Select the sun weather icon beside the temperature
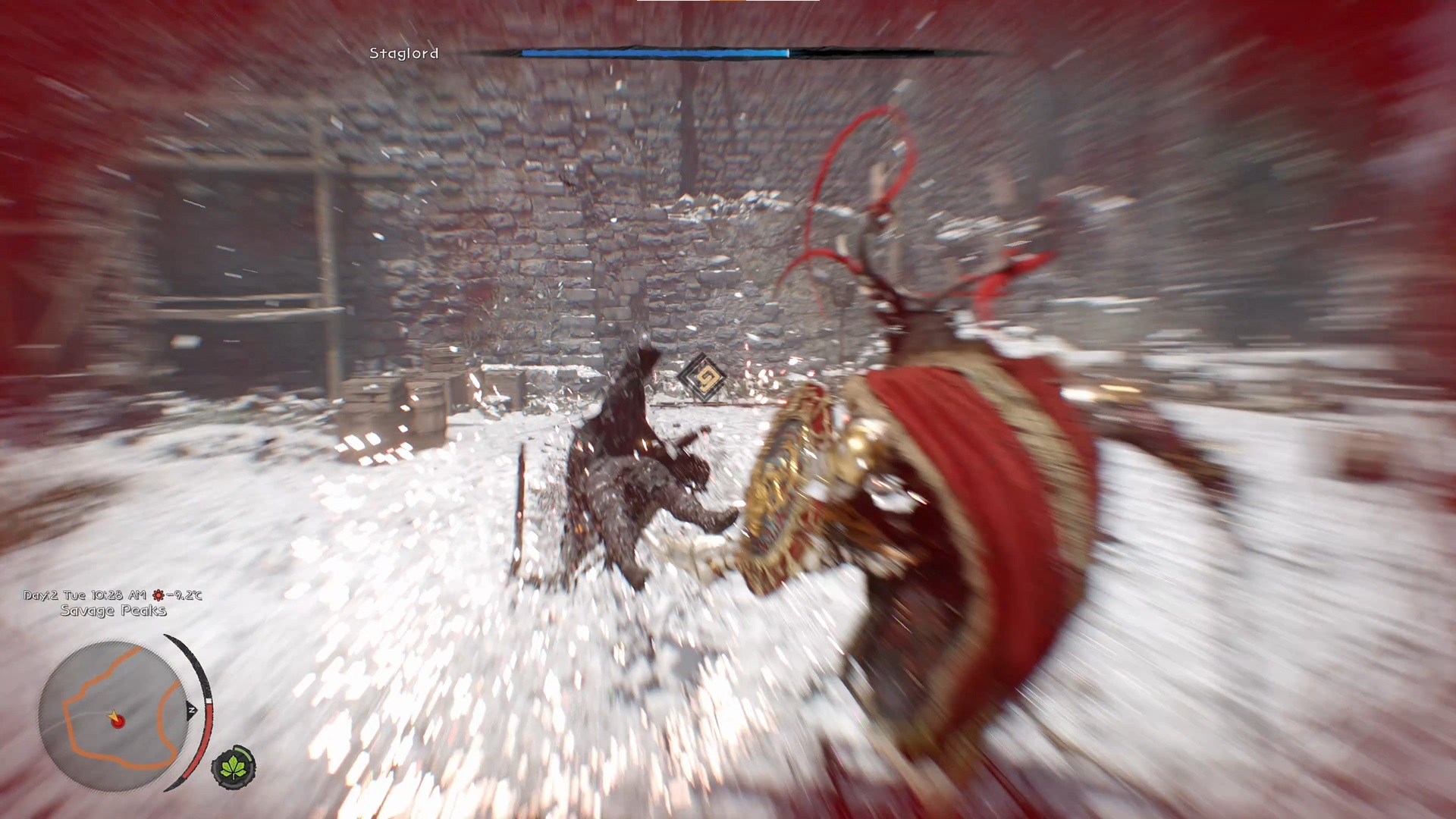 [x=158, y=596]
